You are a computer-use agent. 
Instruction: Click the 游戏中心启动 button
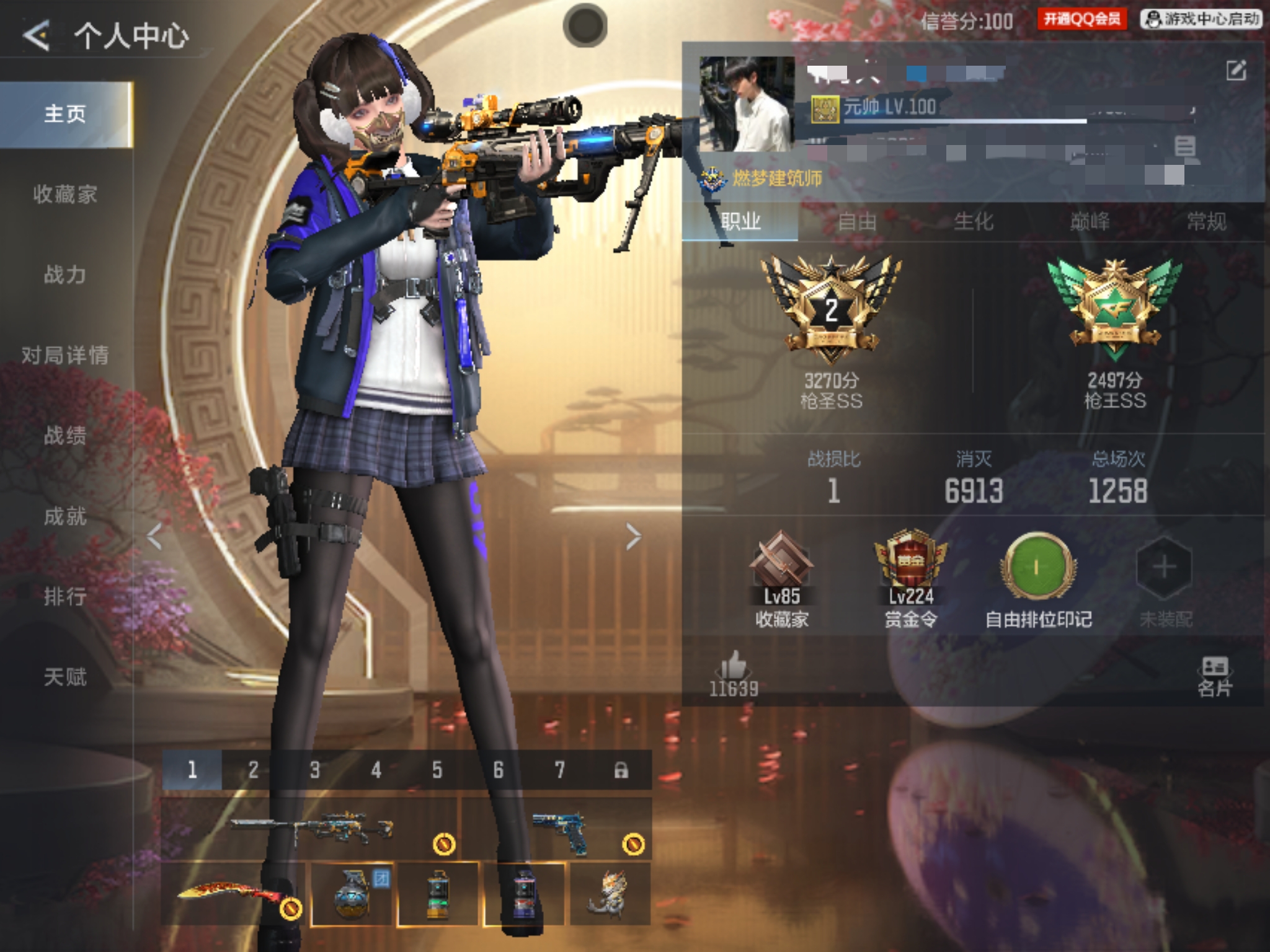(1201, 20)
